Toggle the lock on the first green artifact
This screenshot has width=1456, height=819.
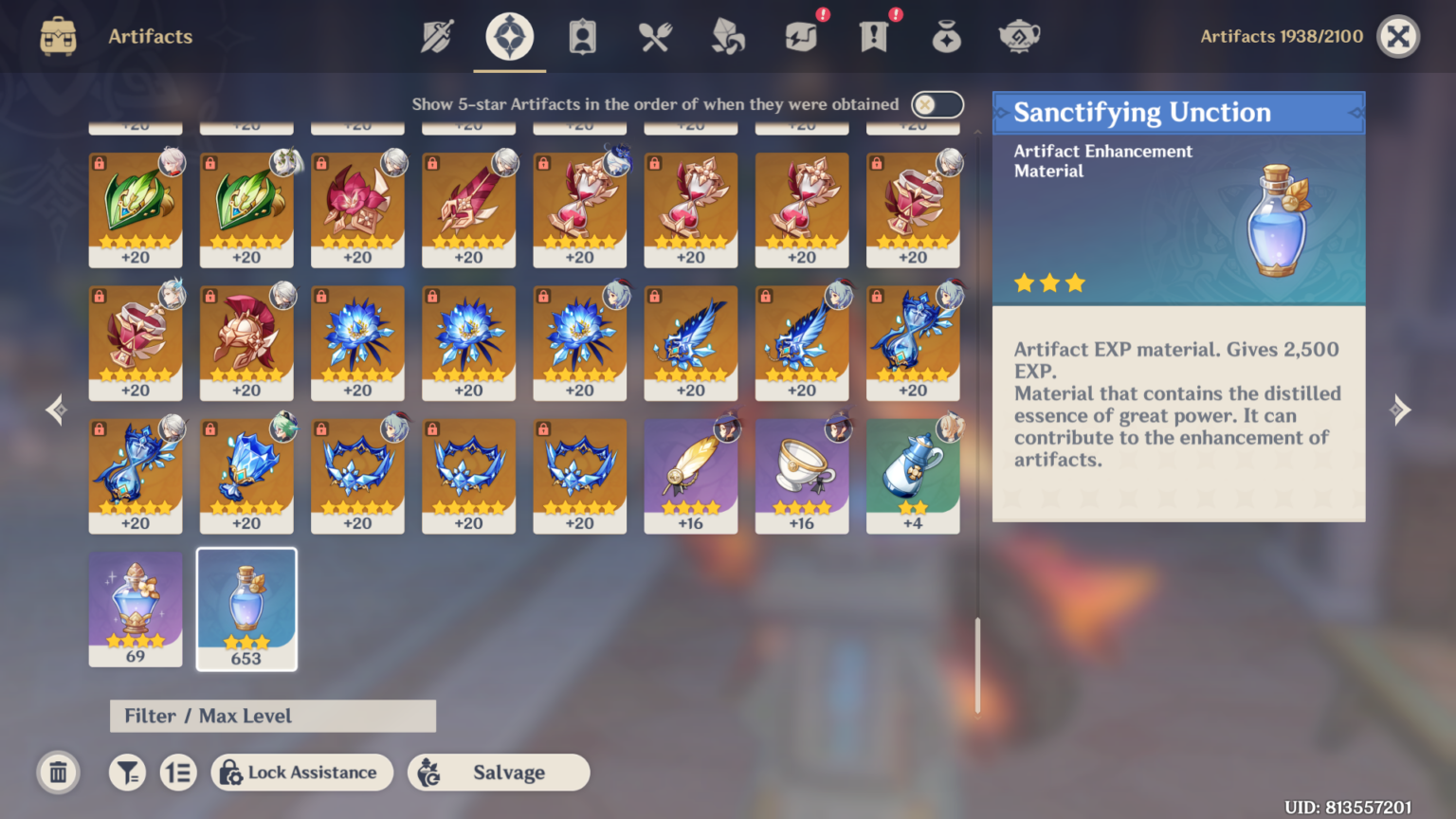100,163
